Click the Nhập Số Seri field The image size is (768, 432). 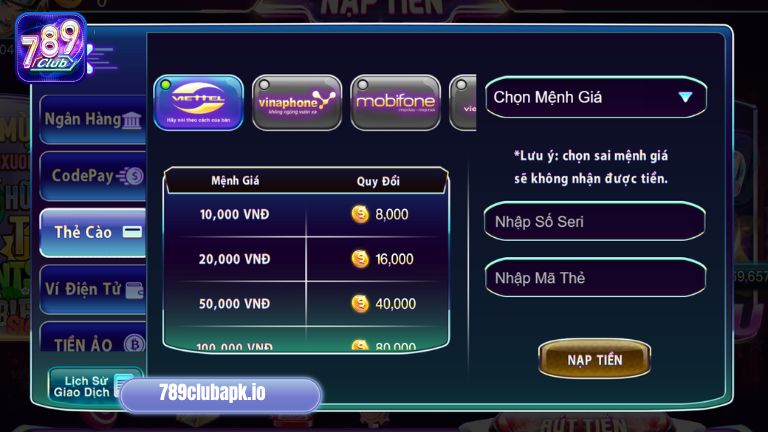(595, 221)
